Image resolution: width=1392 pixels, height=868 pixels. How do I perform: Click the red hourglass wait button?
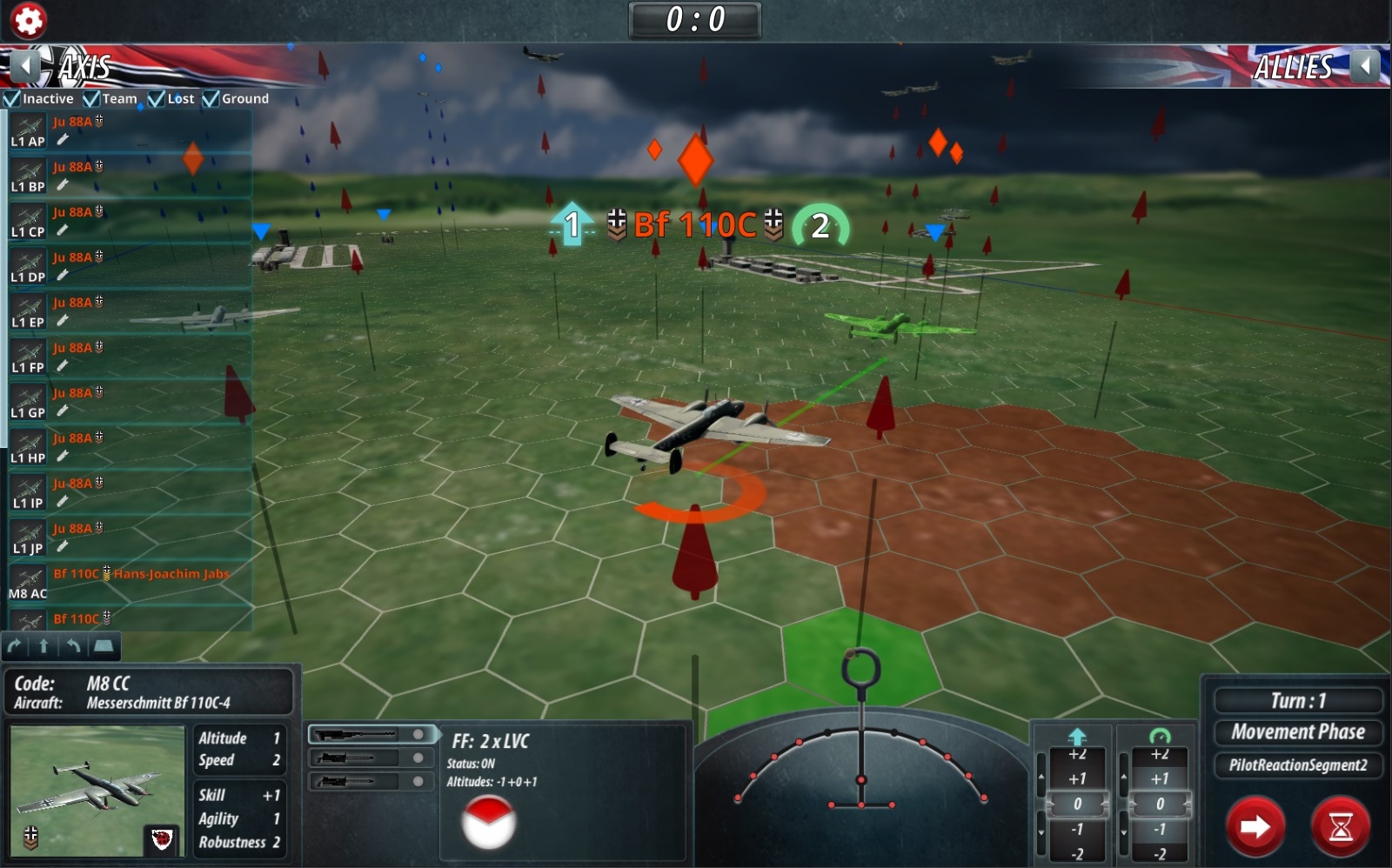(x=1340, y=826)
